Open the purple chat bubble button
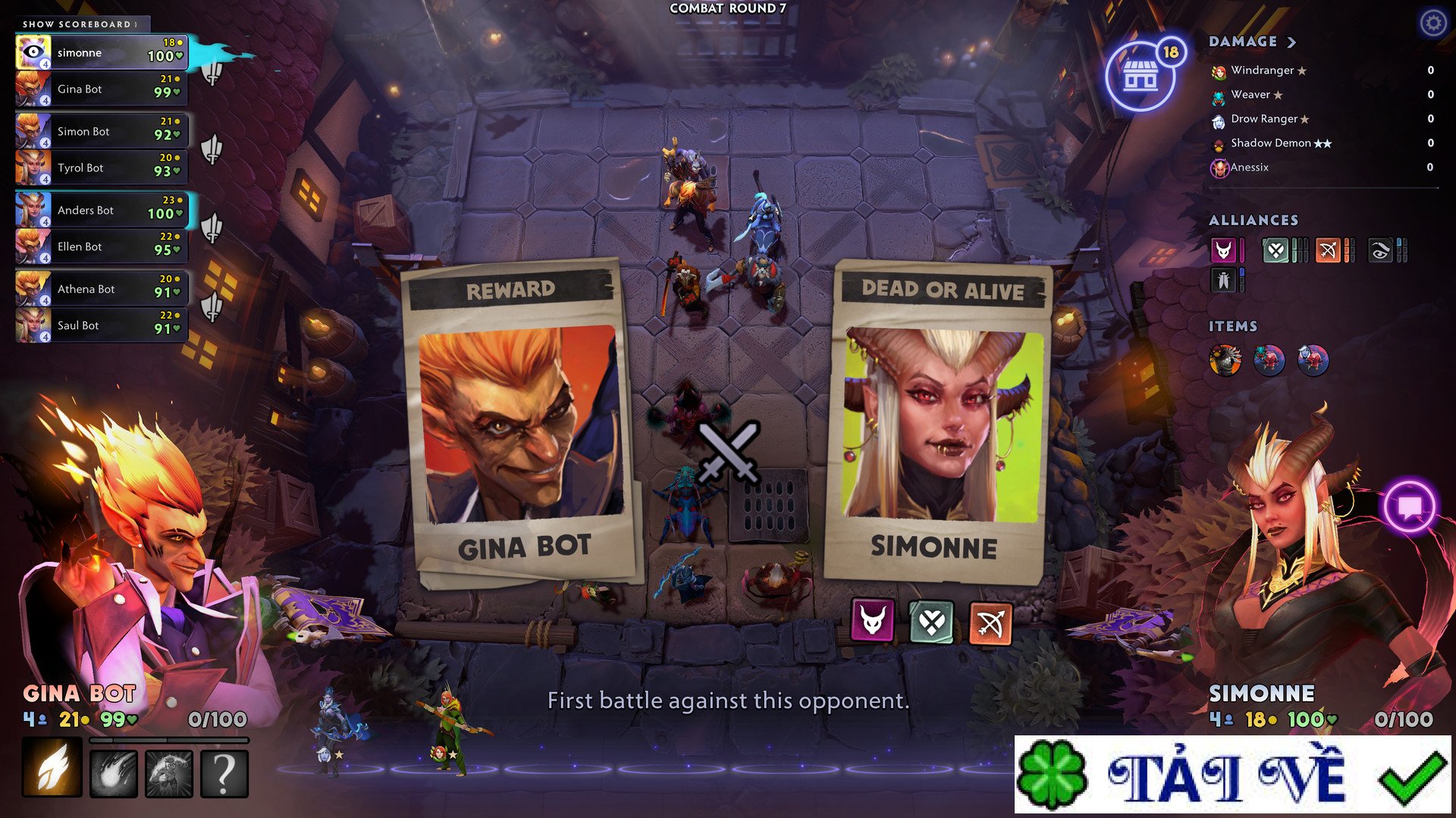The width and height of the screenshot is (1456, 818). (x=1410, y=506)
